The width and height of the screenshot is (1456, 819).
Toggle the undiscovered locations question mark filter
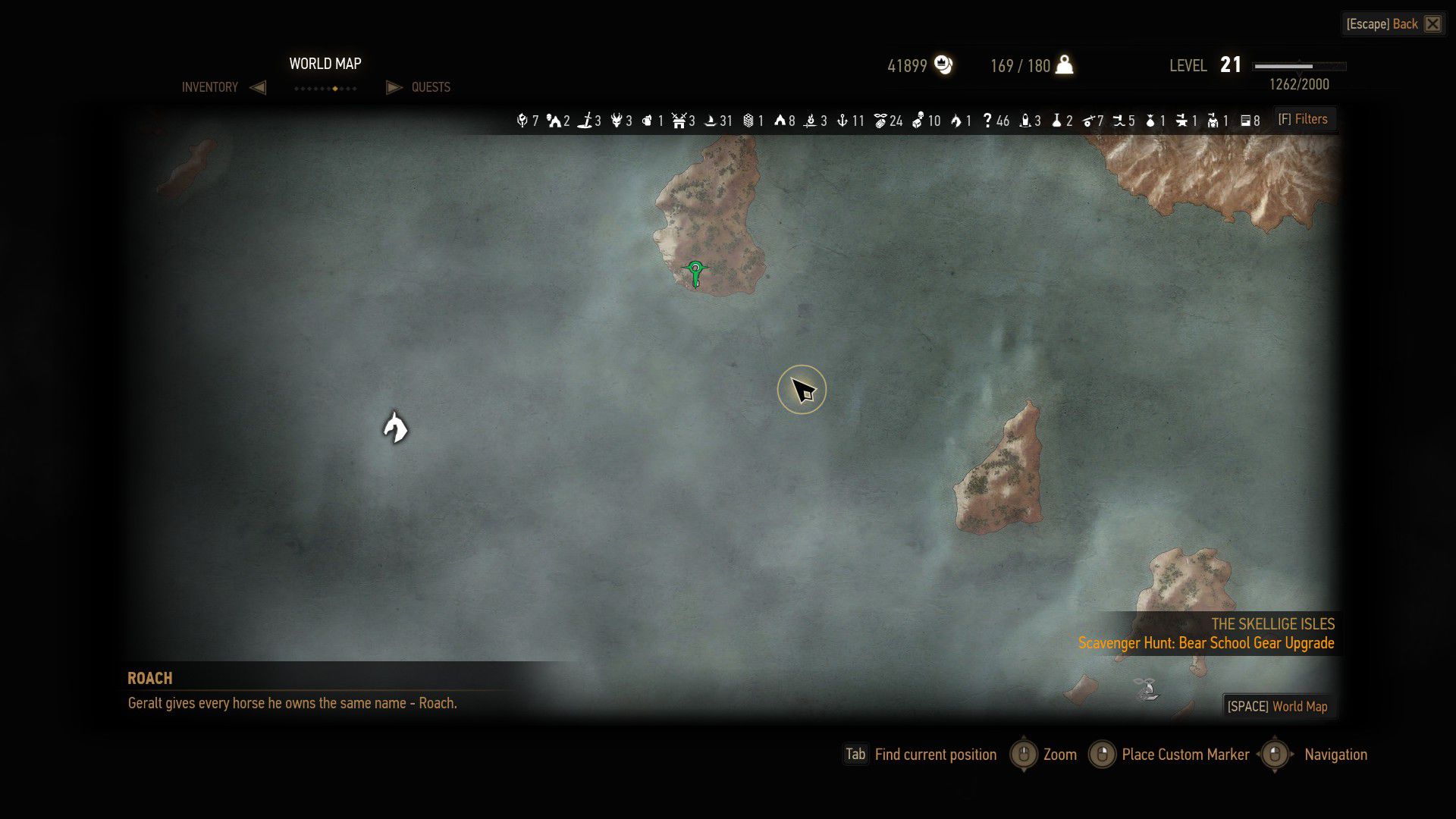tap(987, 121)
